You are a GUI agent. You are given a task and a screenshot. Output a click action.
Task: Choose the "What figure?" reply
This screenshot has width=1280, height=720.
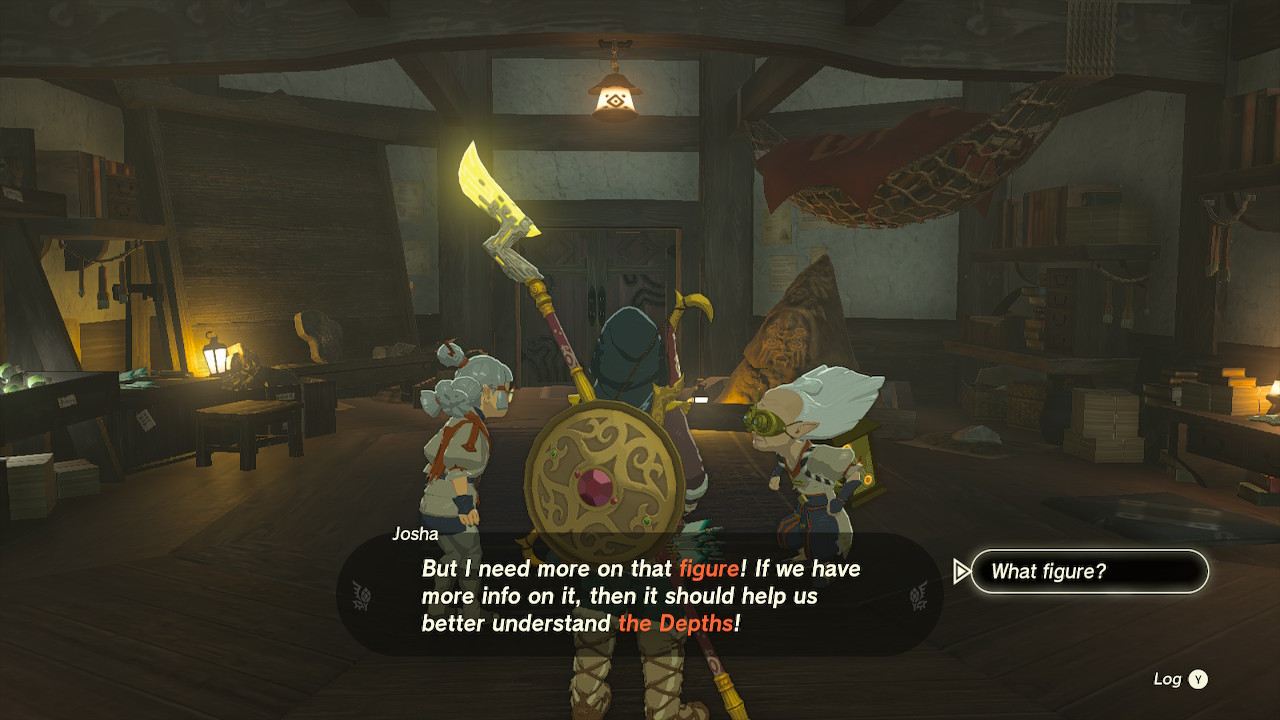(x=1089, y=572)
